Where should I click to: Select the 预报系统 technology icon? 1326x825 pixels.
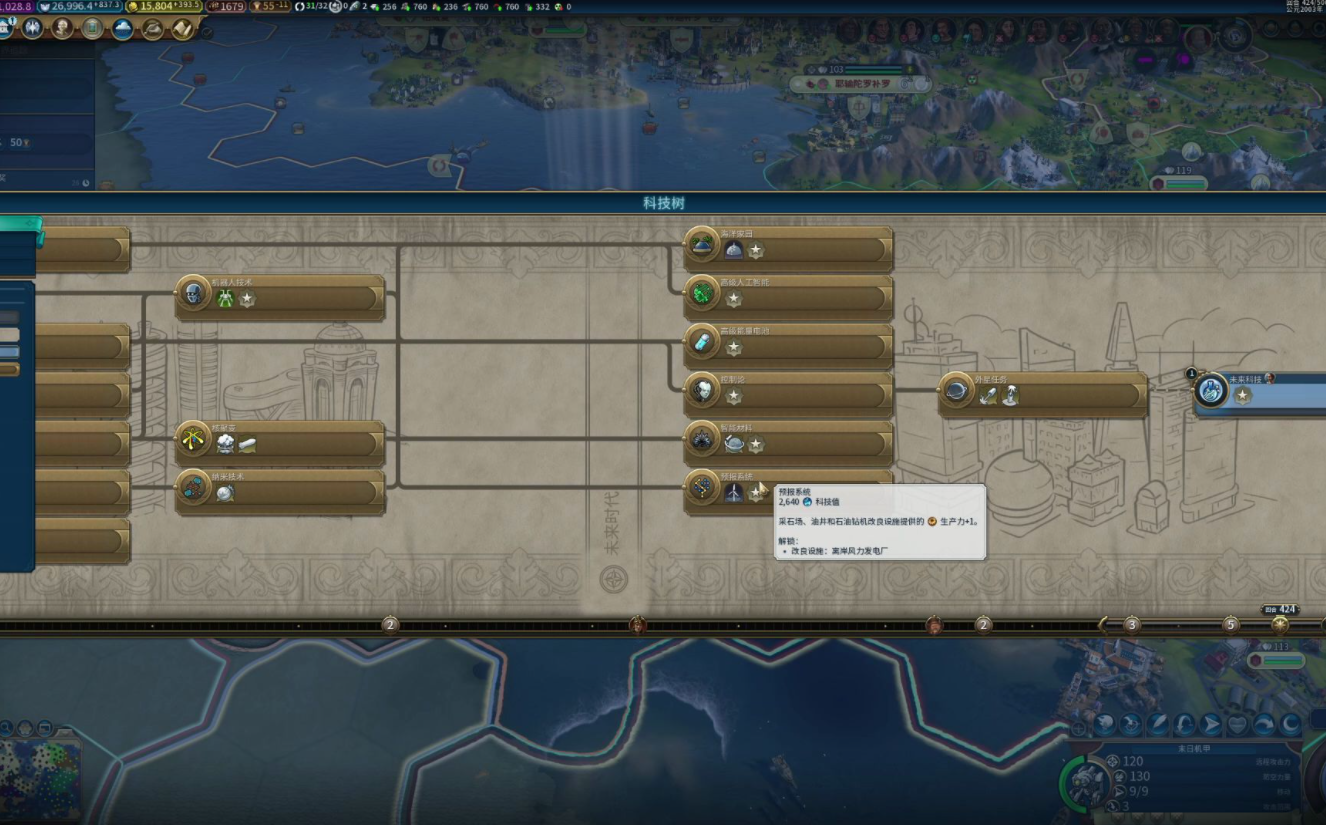(x=703, y=490)
